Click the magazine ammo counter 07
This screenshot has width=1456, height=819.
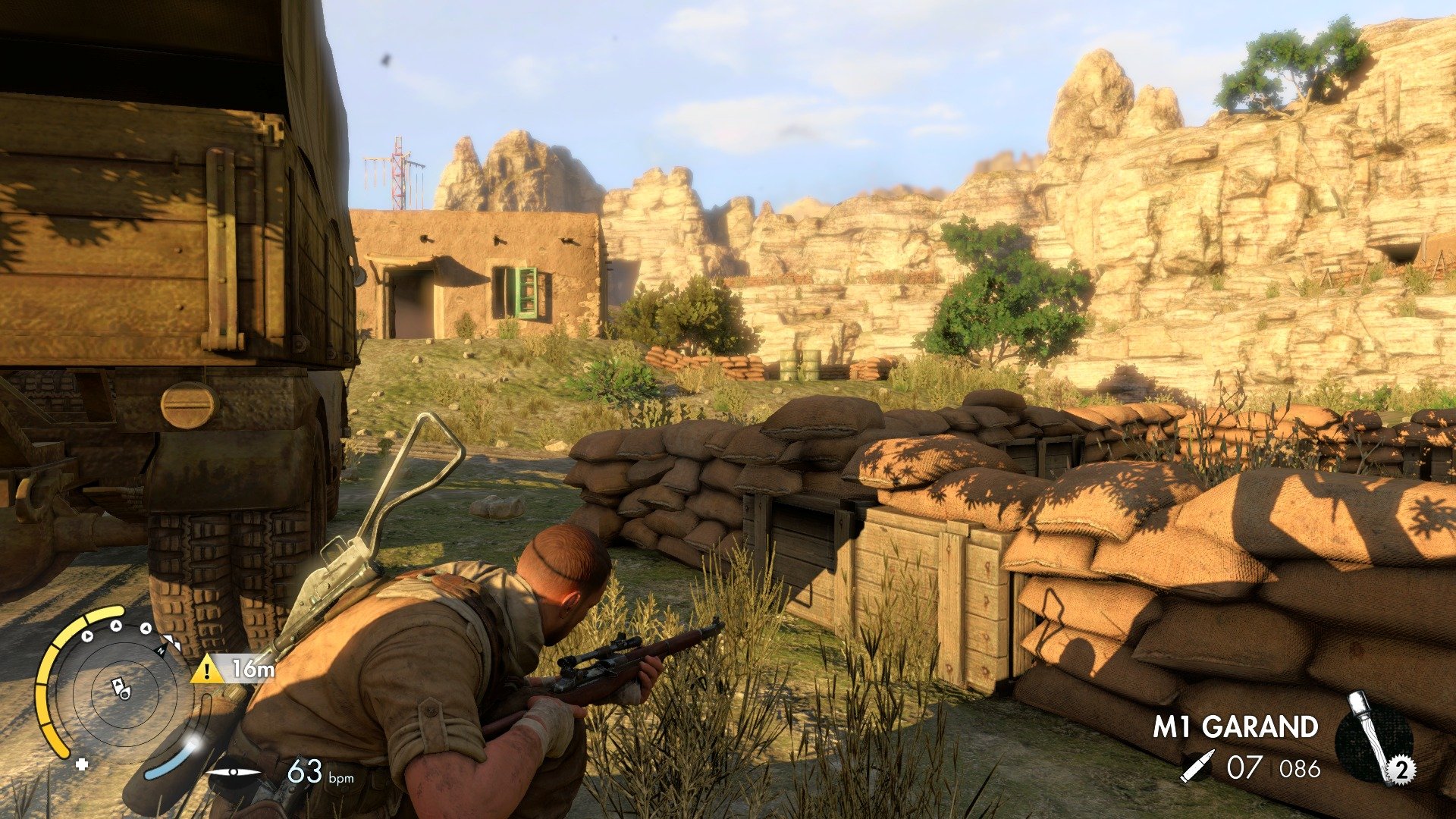pos(1244,766)
